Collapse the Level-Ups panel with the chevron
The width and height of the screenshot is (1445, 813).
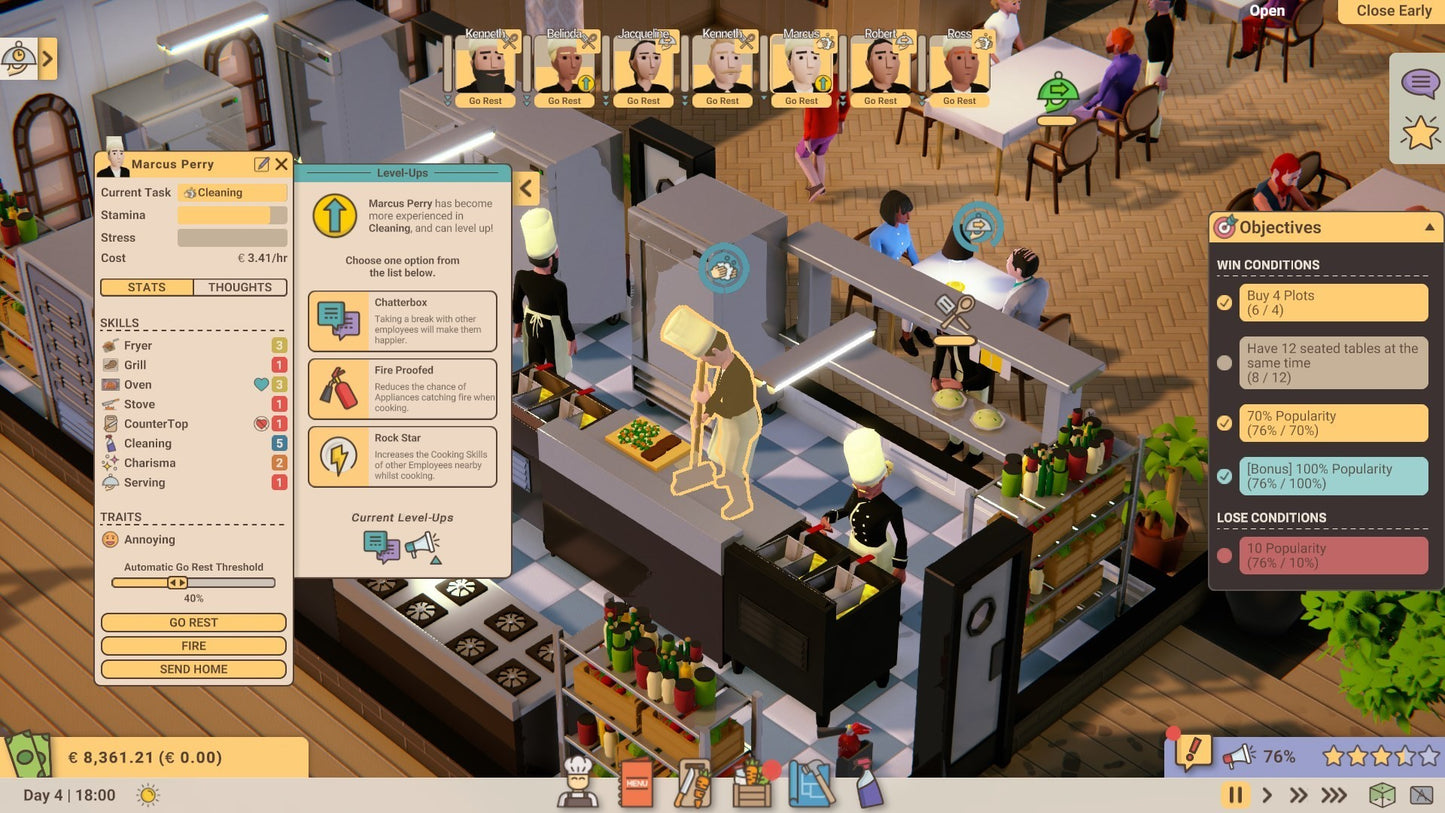526,188
